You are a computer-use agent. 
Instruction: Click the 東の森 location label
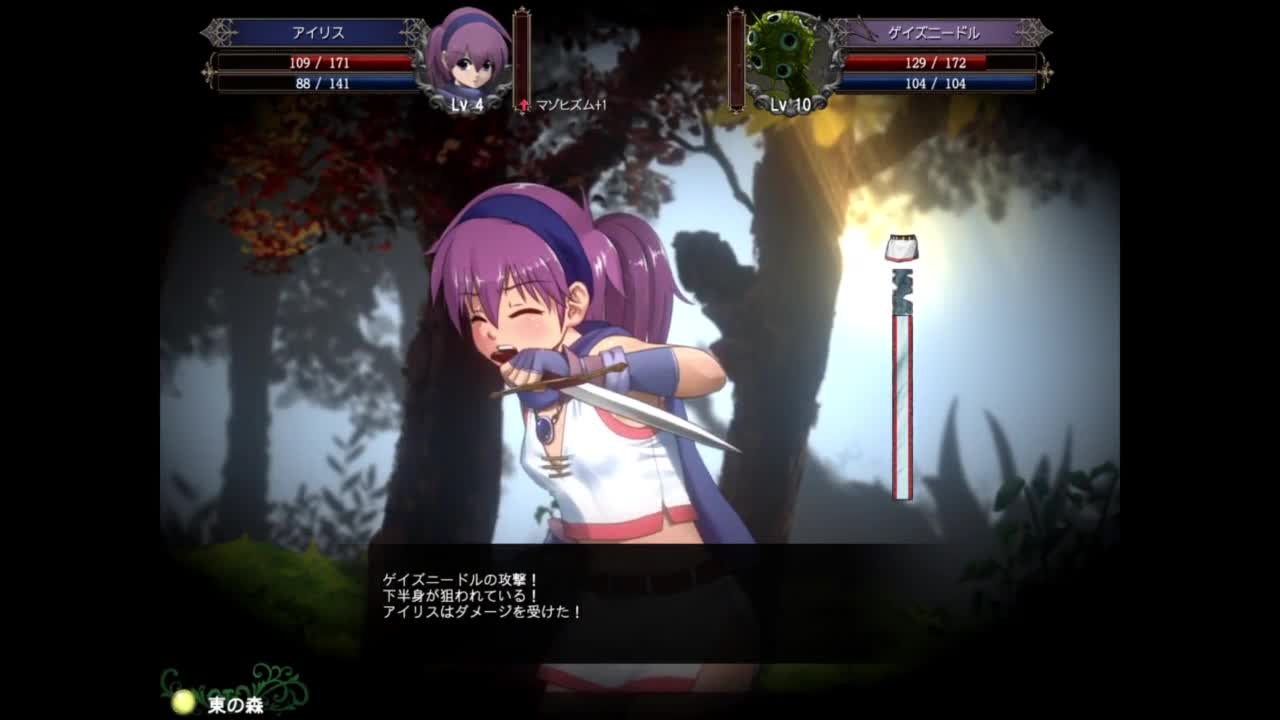pos(236,705)
